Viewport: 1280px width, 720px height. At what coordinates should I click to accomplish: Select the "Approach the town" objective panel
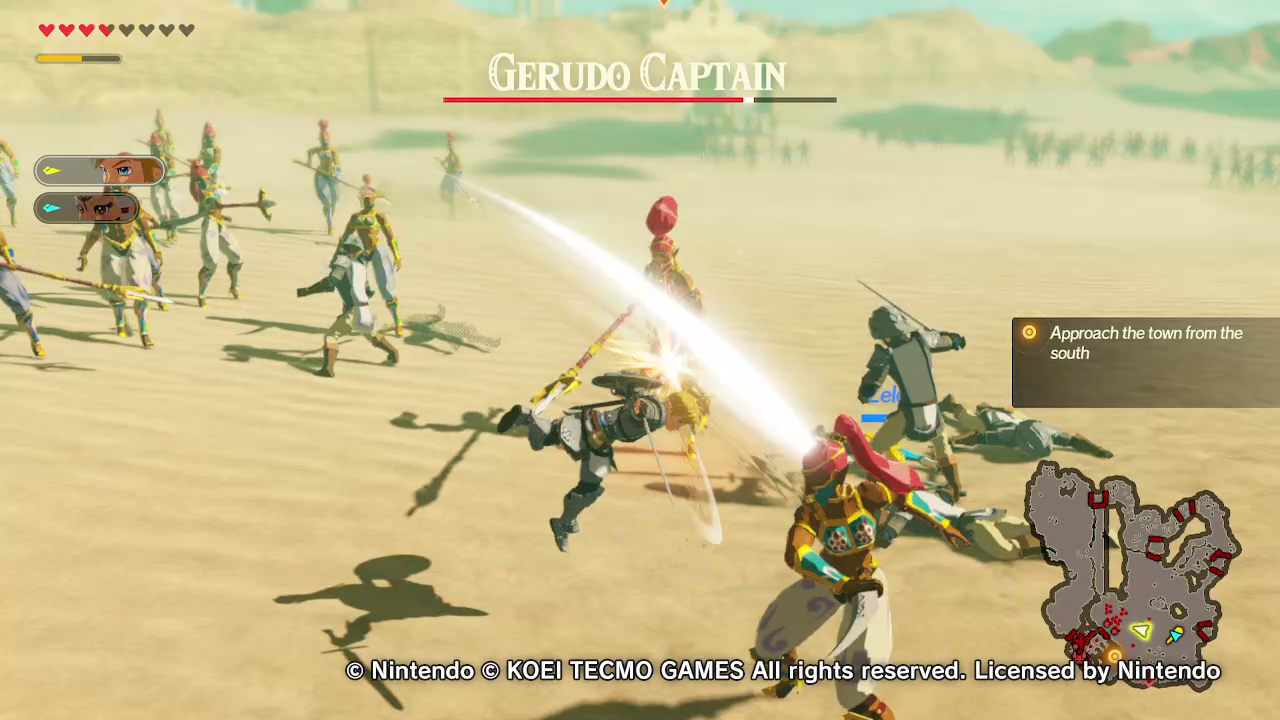(x=1145, y=362)
